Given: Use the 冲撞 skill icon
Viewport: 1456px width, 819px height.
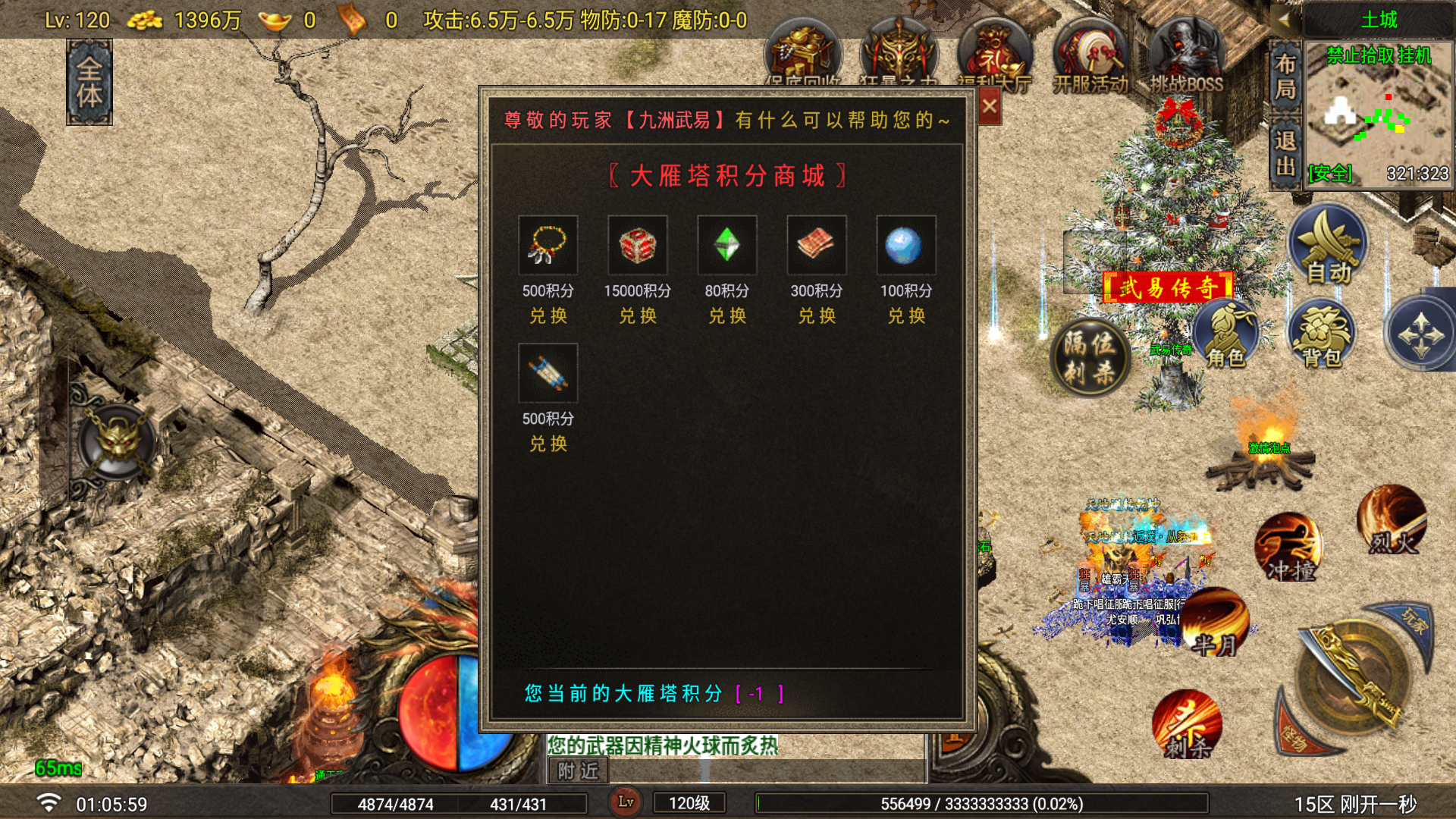Looking at the screenshot, I should pyautogui.click(x=1289, y=546).
